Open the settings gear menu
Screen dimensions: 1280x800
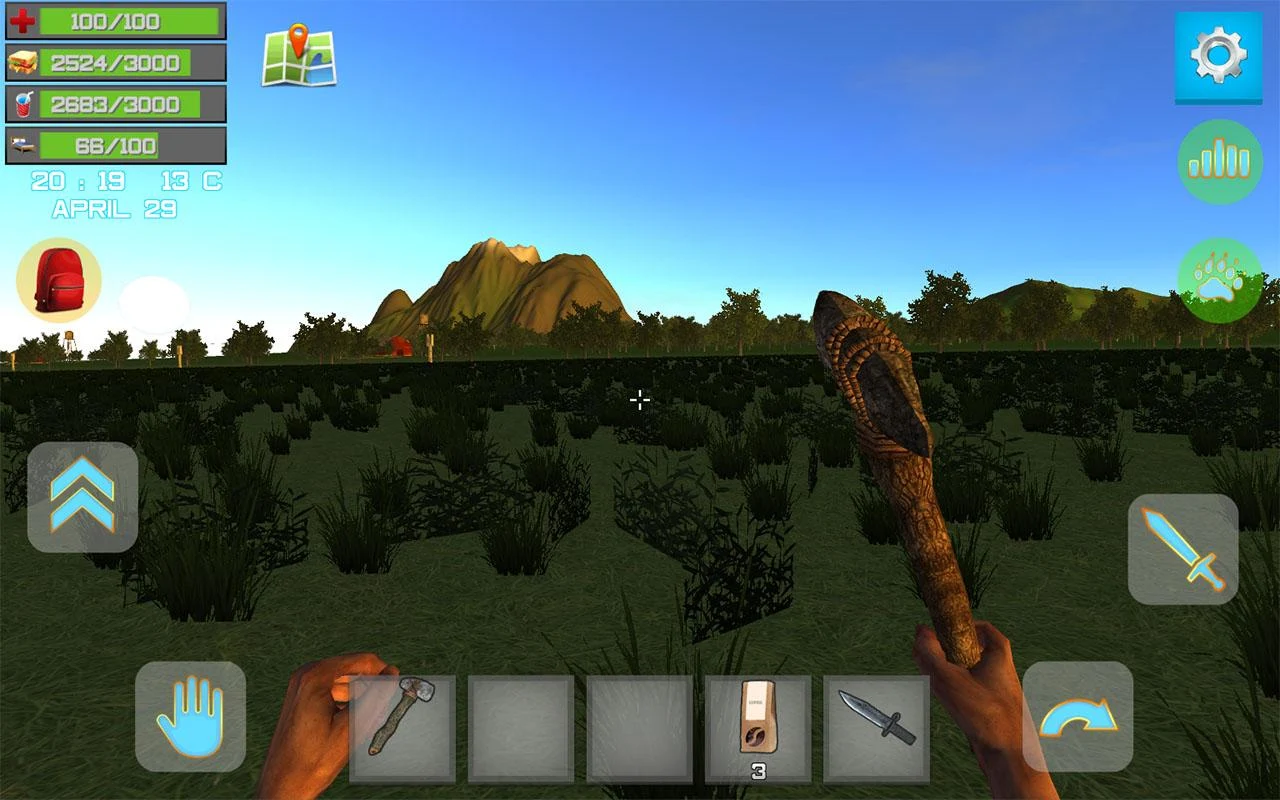pyautogui.click(x=1218, y=56)
